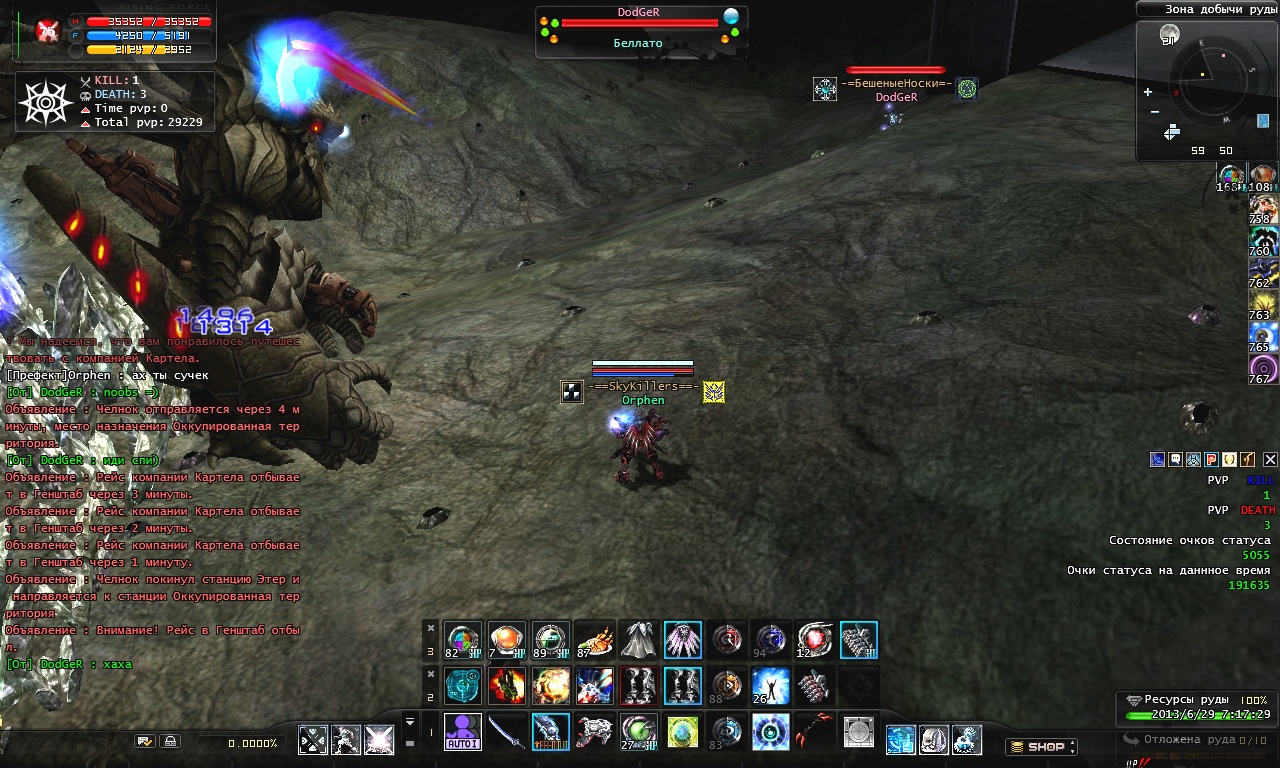Open the speech bubble chat icon
The image size is (1280, 768).
click(x=1176, y=460)
